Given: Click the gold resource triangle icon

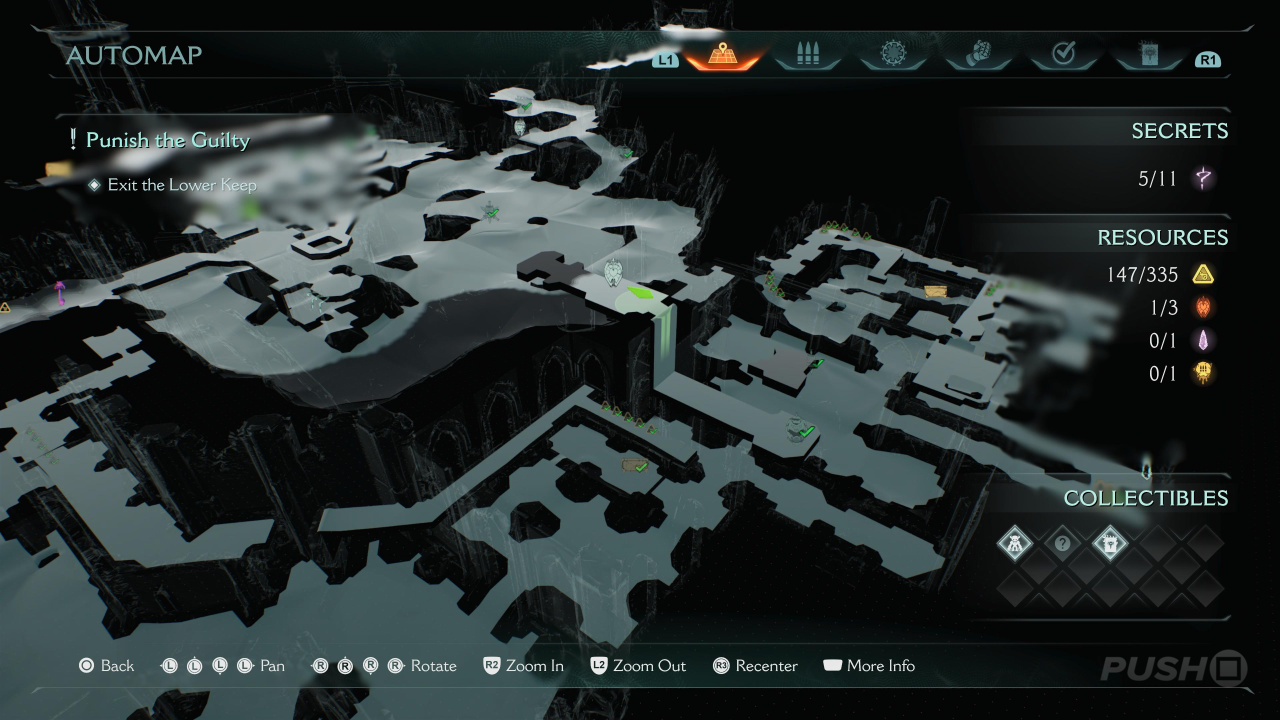Looking at the screenshot, I should [x=1203, y=274].
